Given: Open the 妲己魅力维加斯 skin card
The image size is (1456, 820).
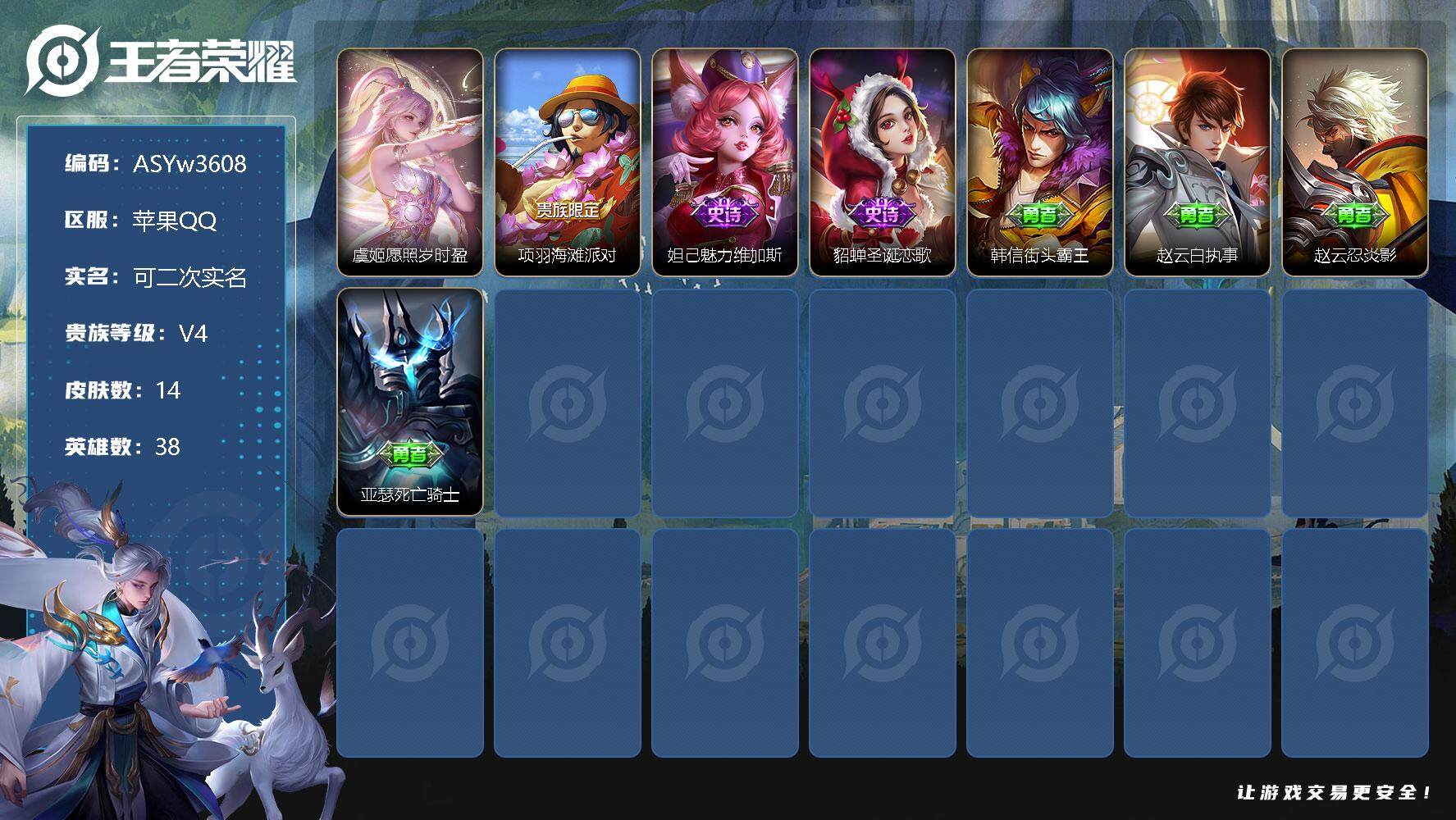Looking at the screenshot, I should [x=725, y=162].
